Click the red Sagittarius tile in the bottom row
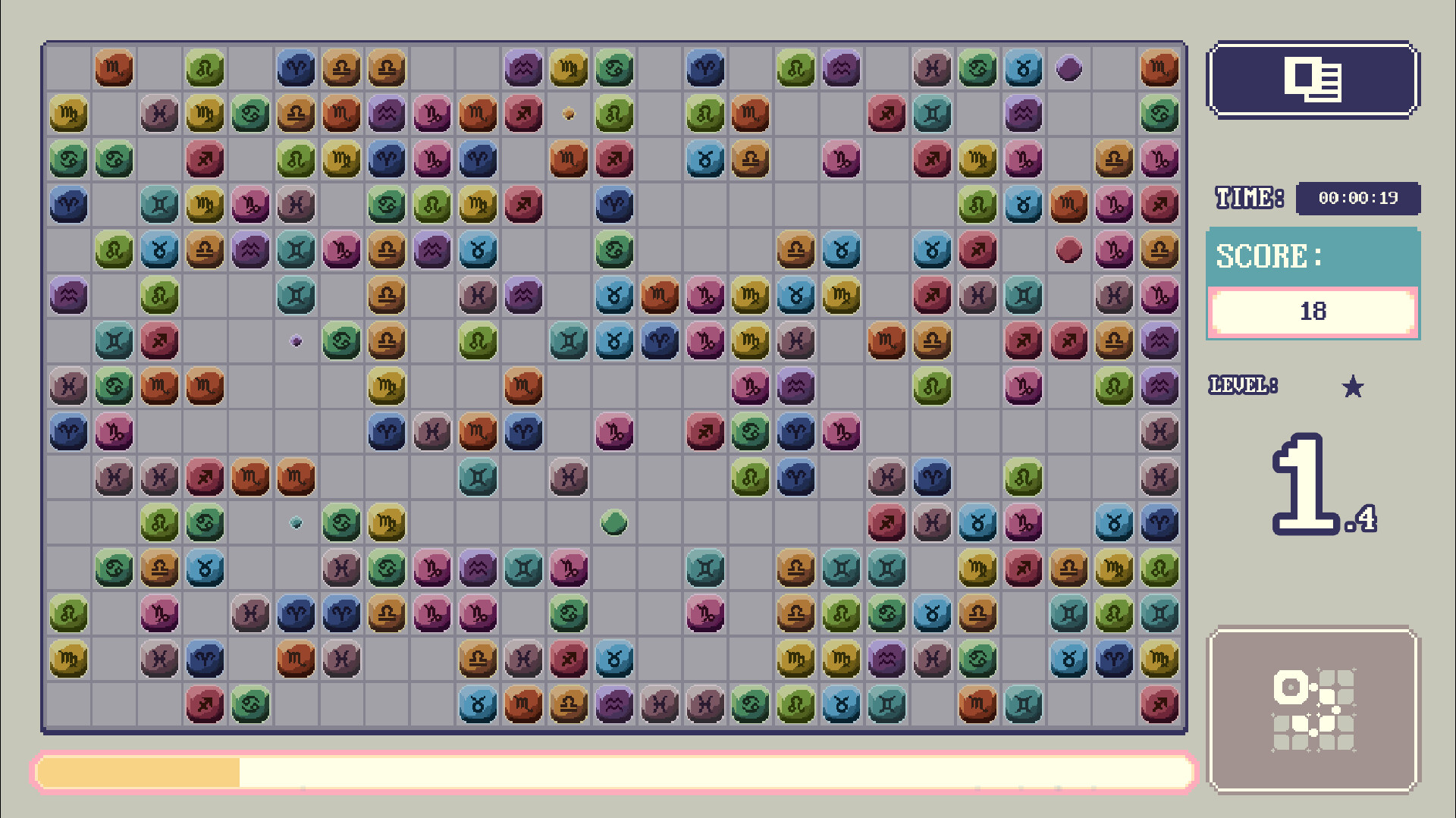Image resolution: width=1456 pixels, height=818 pixels. (205, 705)
